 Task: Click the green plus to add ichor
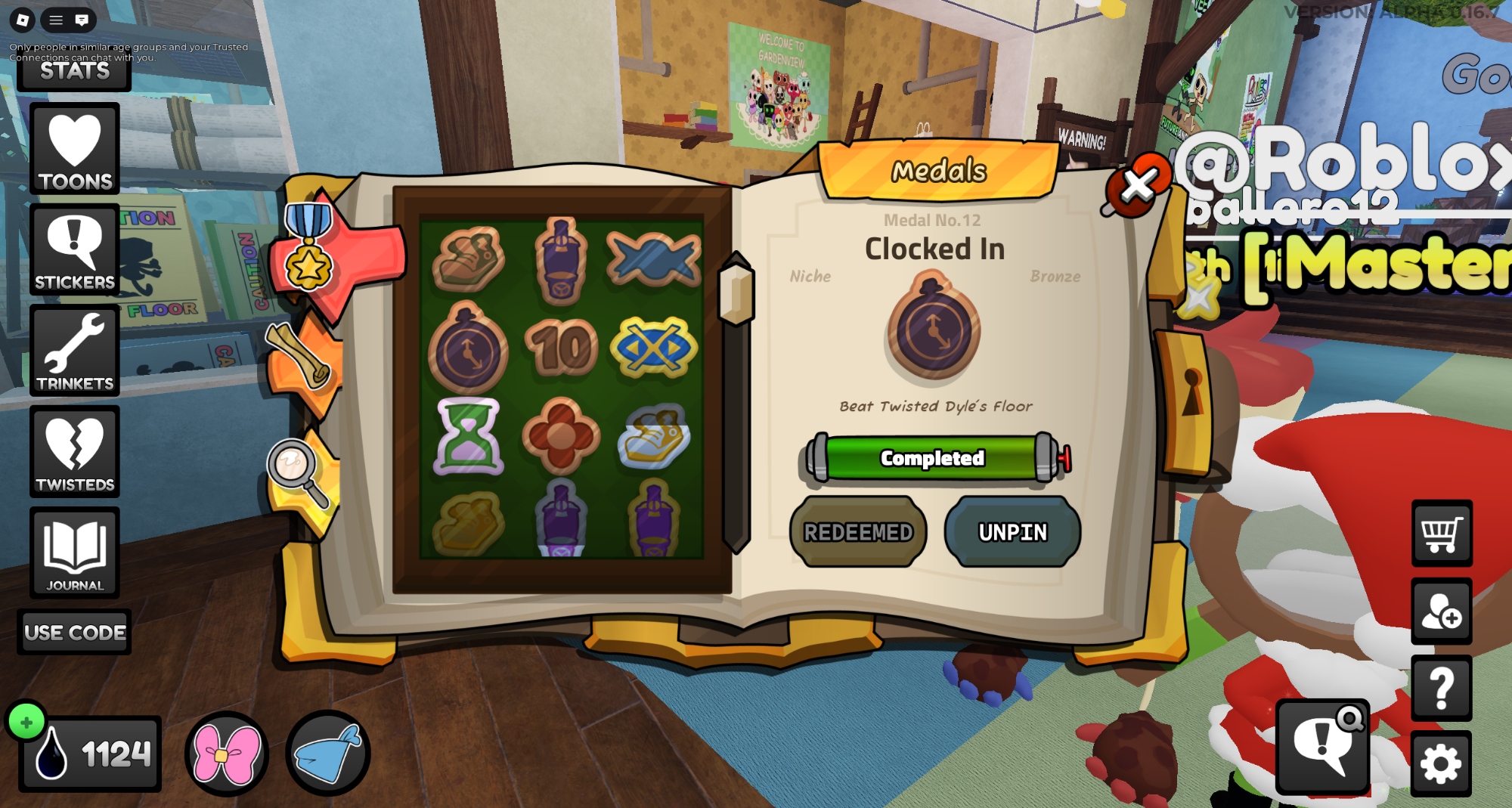point(26,723)
